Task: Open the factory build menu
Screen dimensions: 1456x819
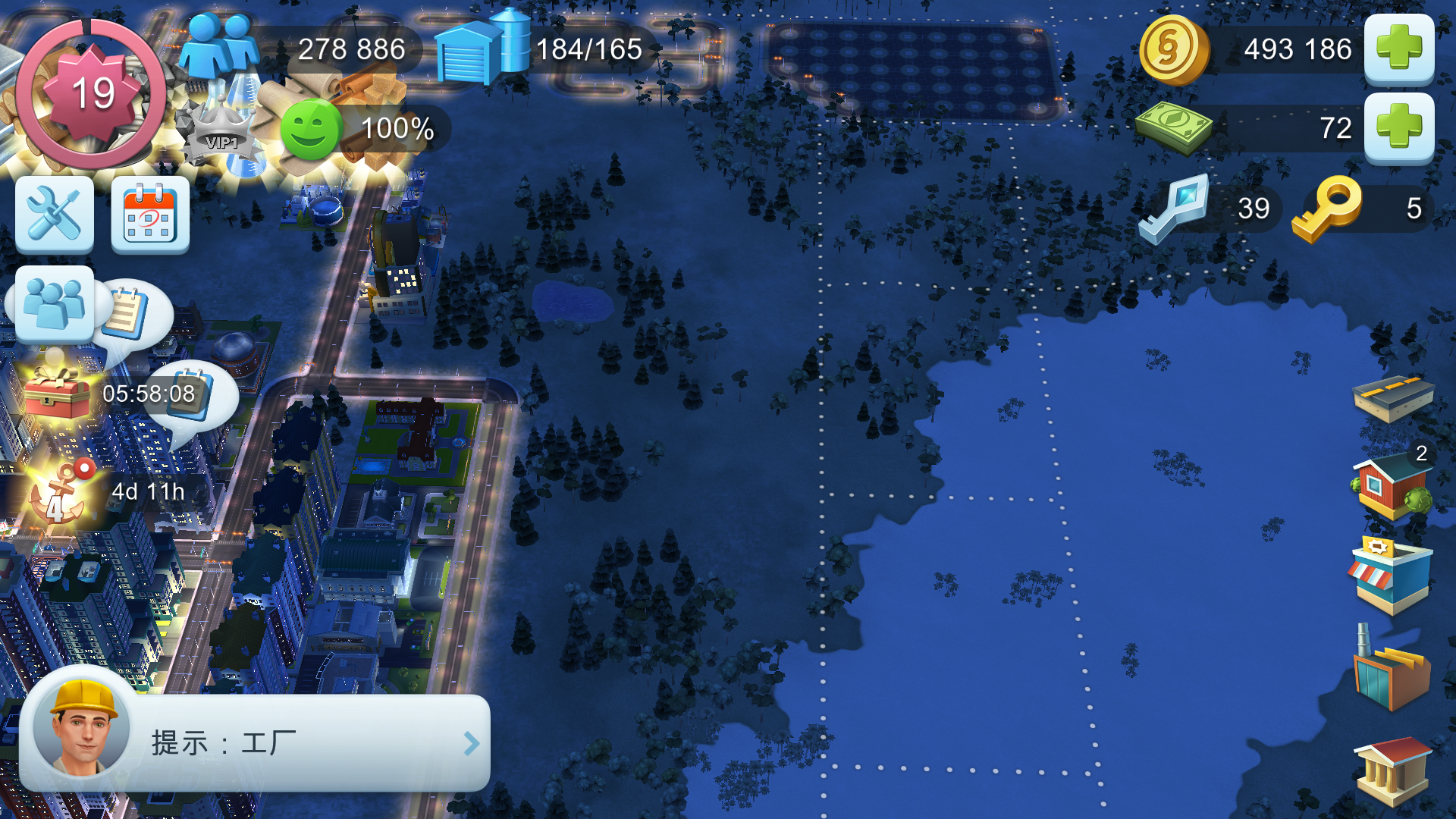Action: [1392, 670]
